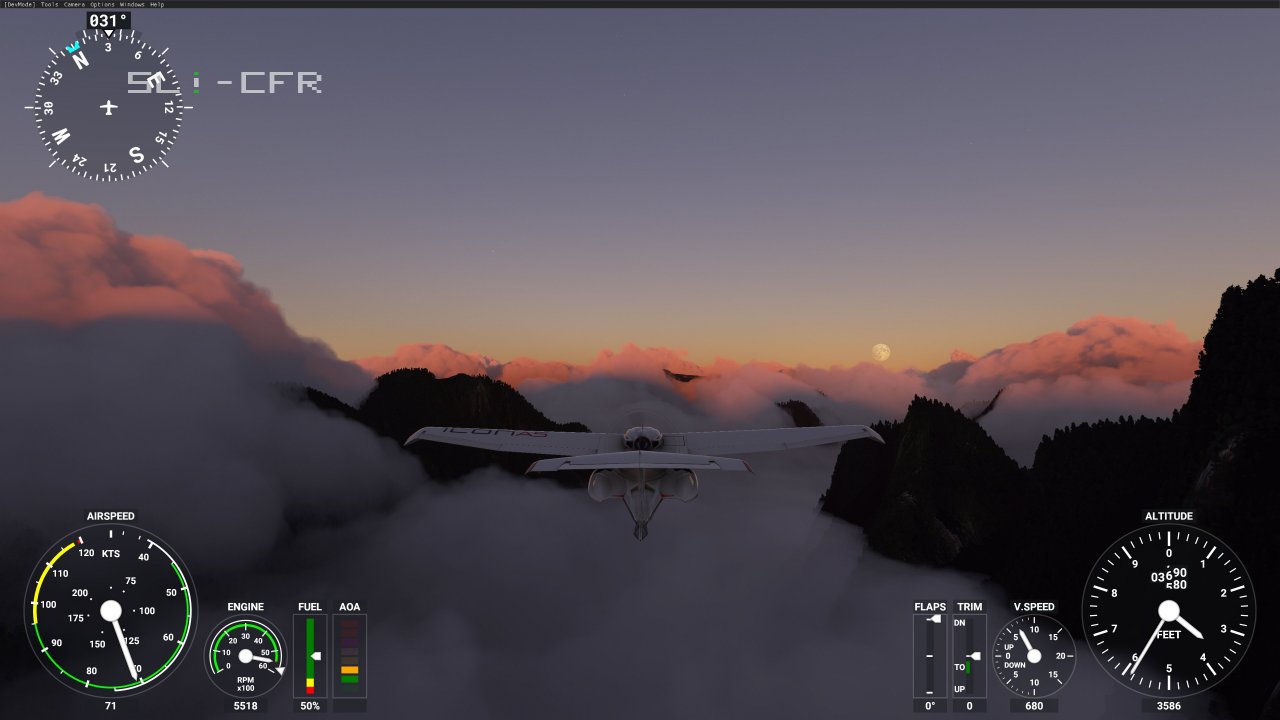Click the fuel percentage showing 50%

(x=308, y=705)
